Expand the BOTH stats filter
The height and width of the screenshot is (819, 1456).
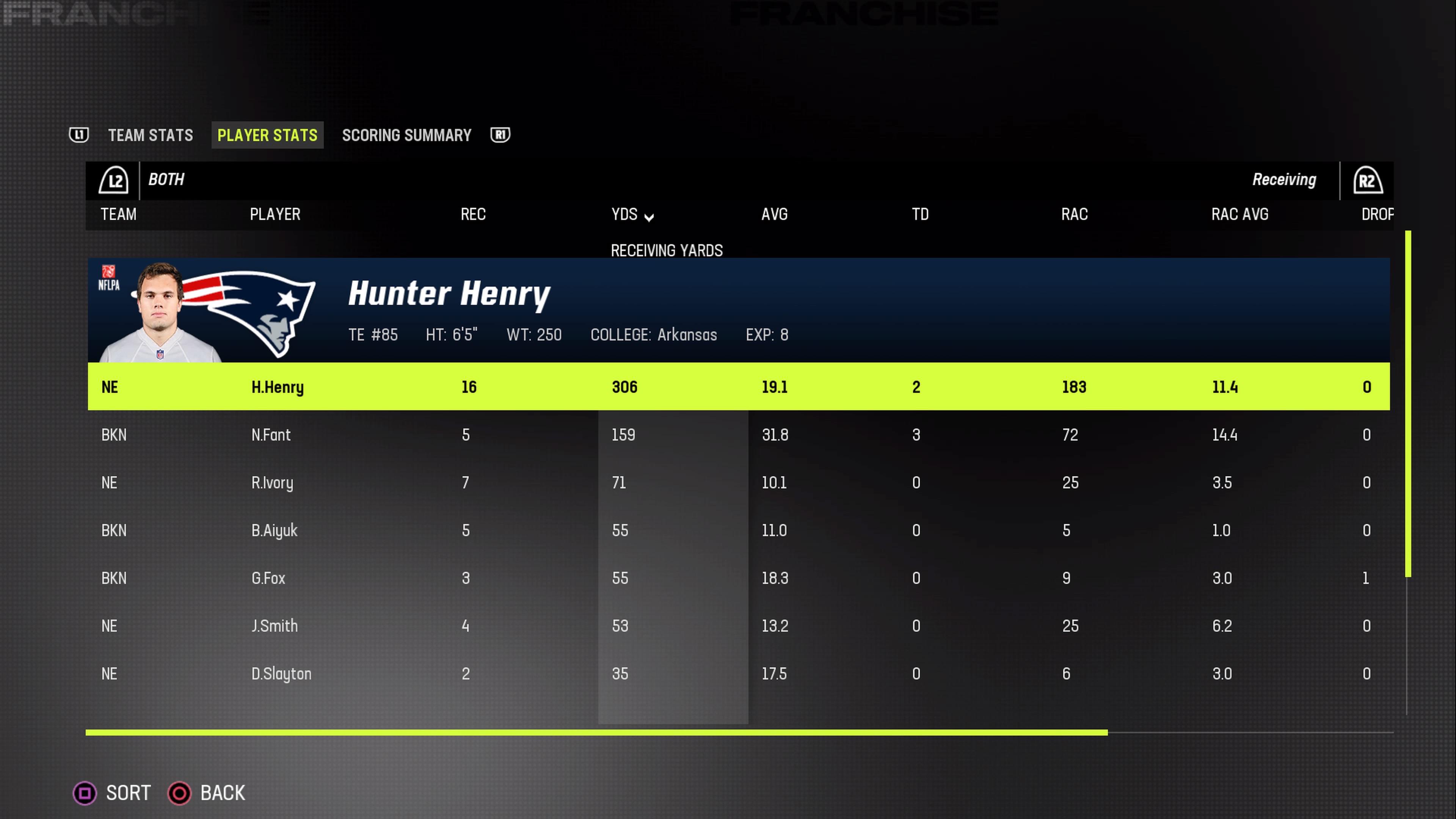coord(166,180)
